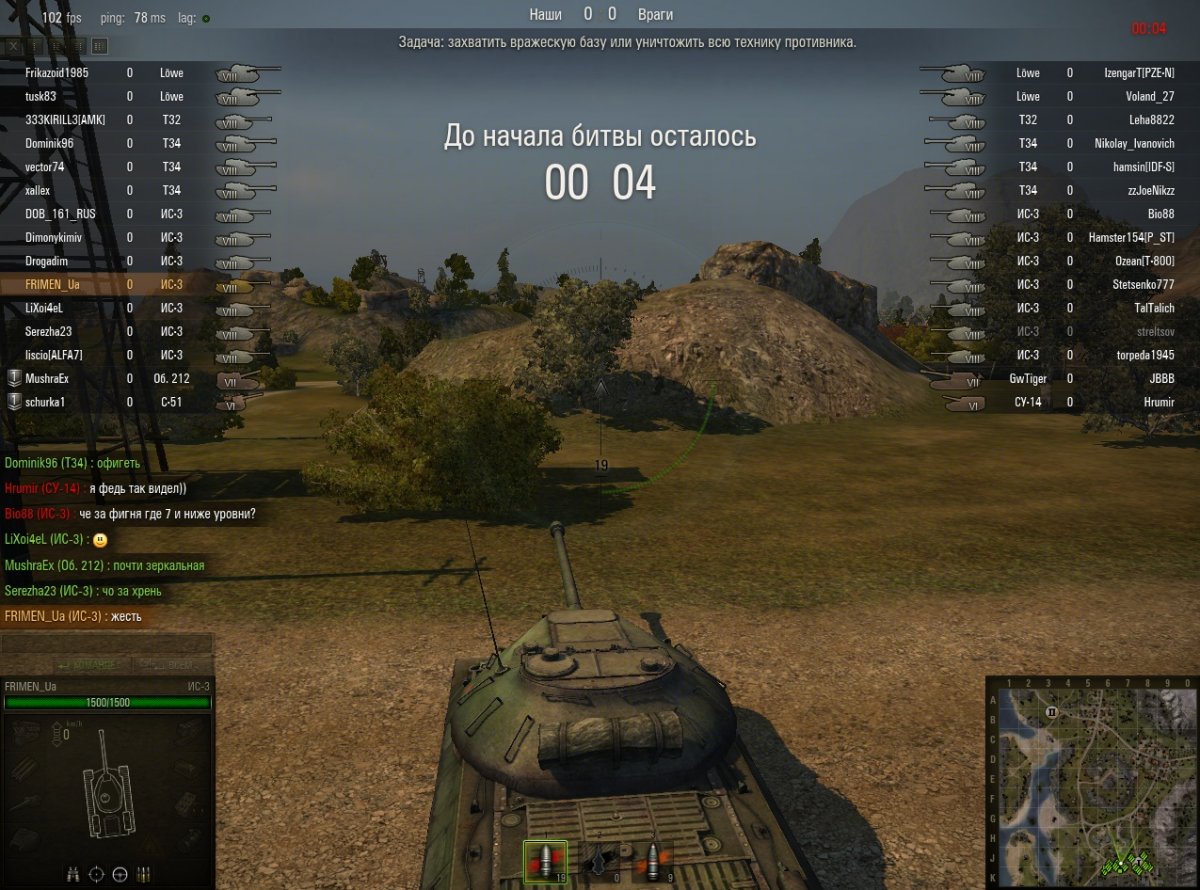Click the X button on the player panel toolbar
Viewport: 1200px width, 890px height.
[x=14, y=46]
